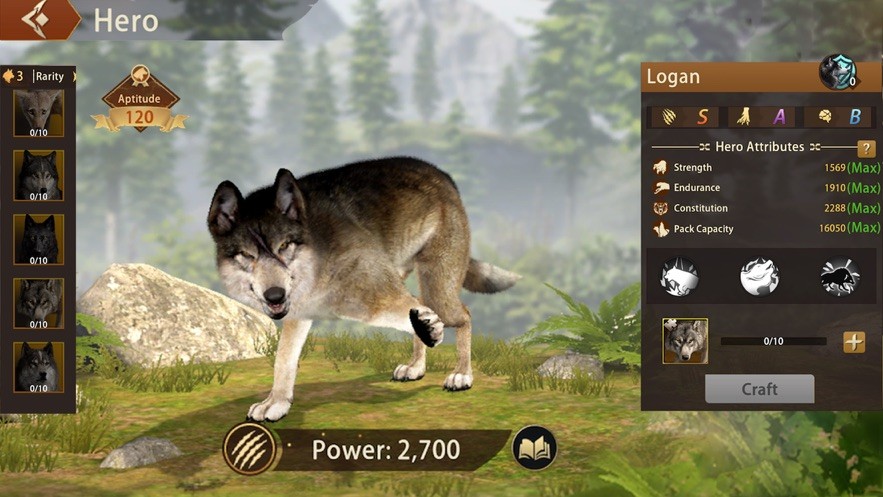Go back using the arrow button beside Hero

pos(38,18)
